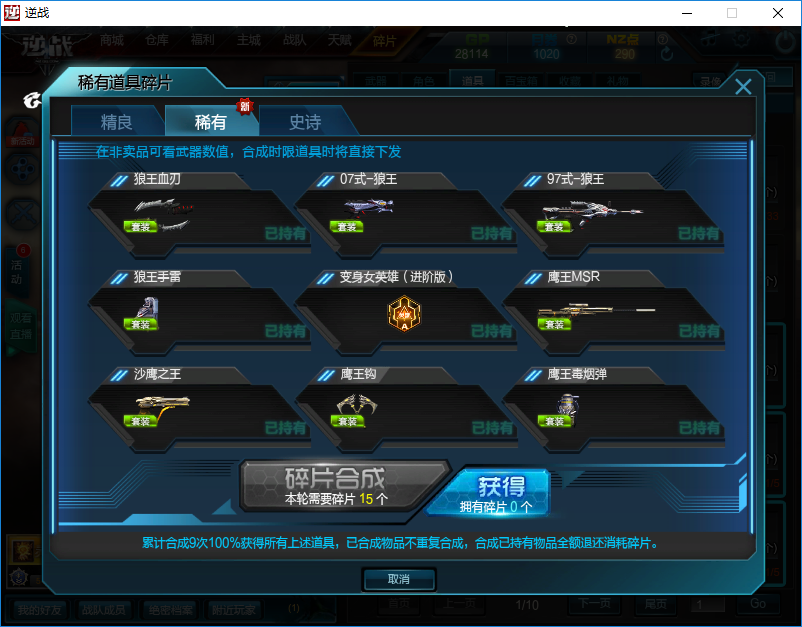Screen dimensions: 802x627
Task: Open the 史诗 tab
Action: [x=305, y=122]
